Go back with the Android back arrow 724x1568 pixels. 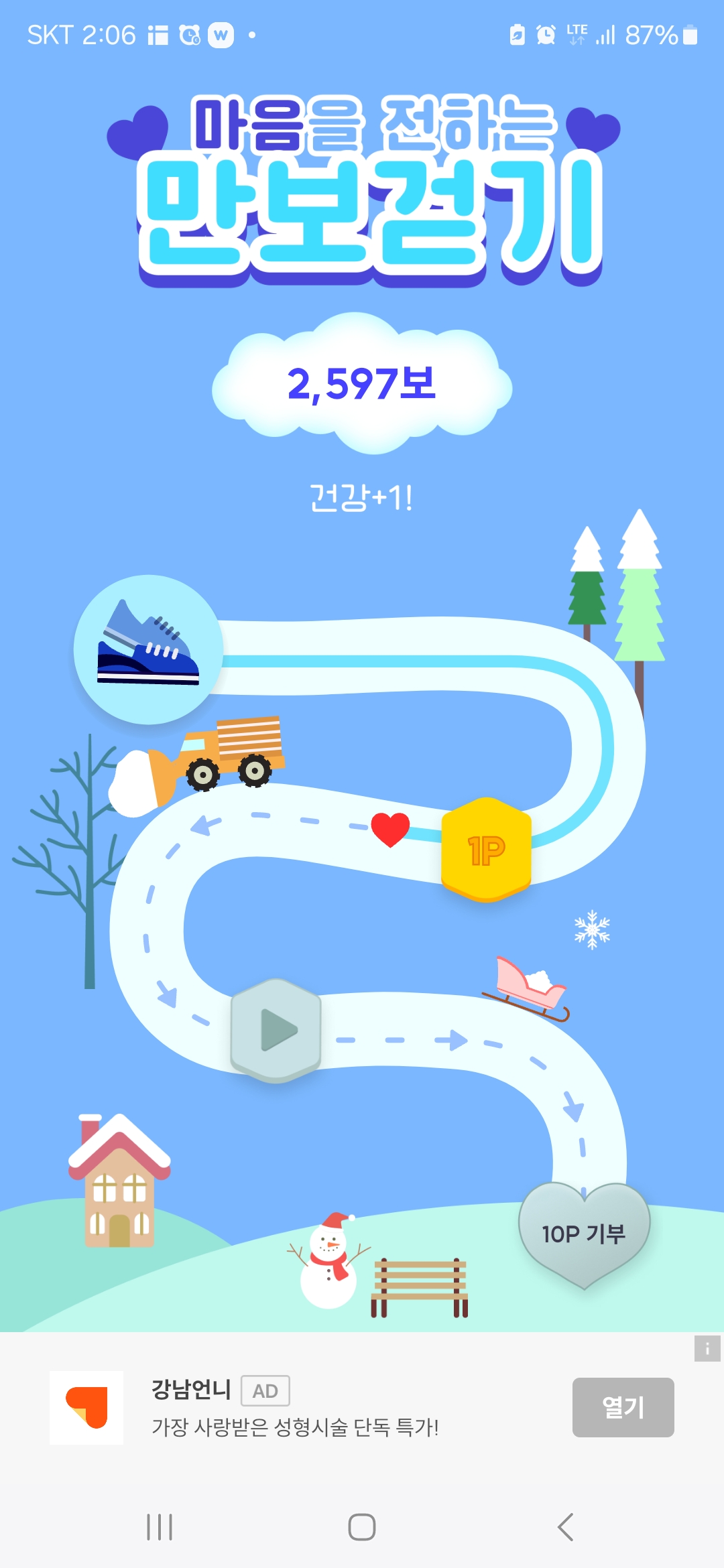tap(565, 1527)
